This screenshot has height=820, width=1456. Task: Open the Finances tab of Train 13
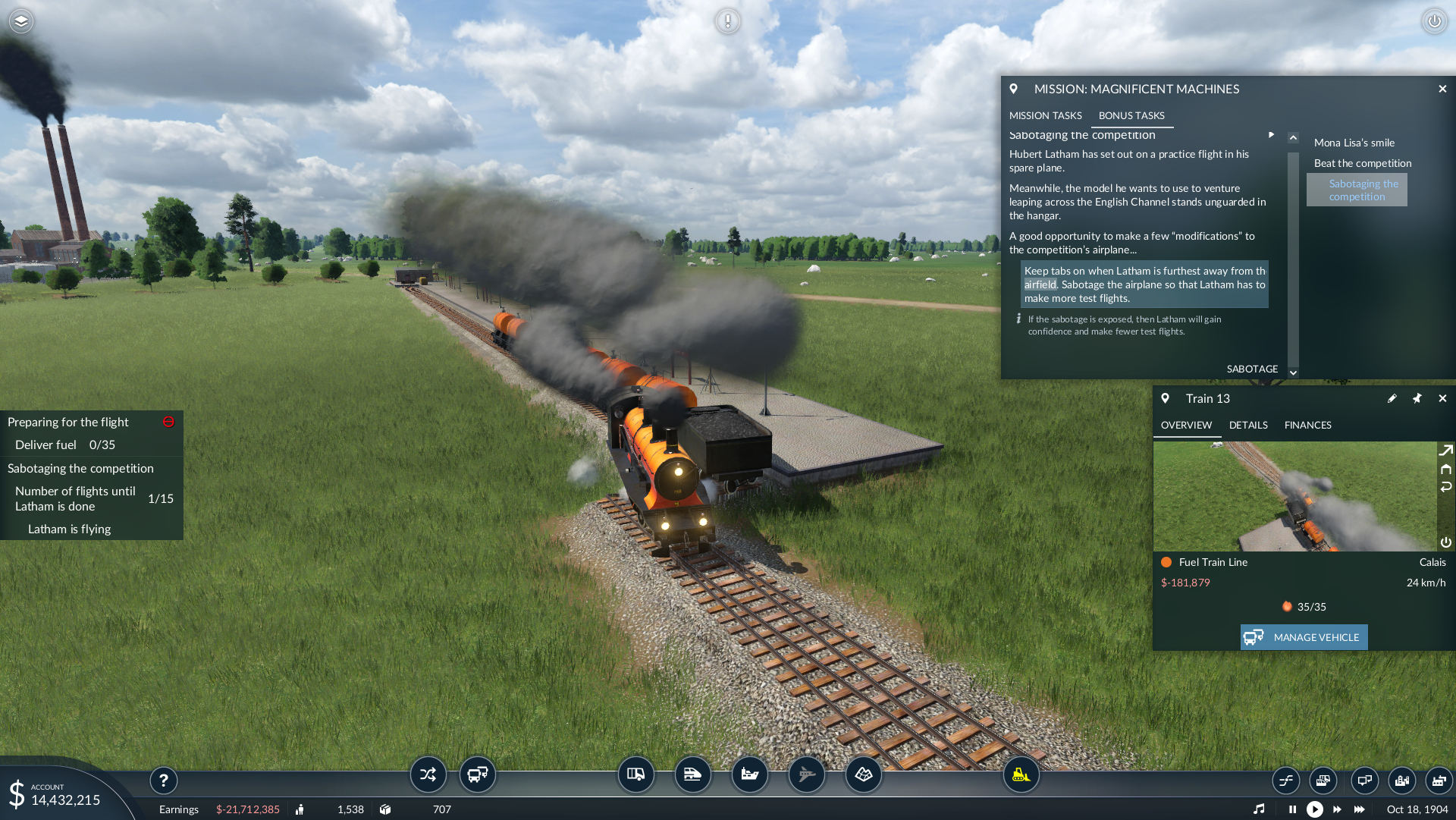(x=1307, y=425)
